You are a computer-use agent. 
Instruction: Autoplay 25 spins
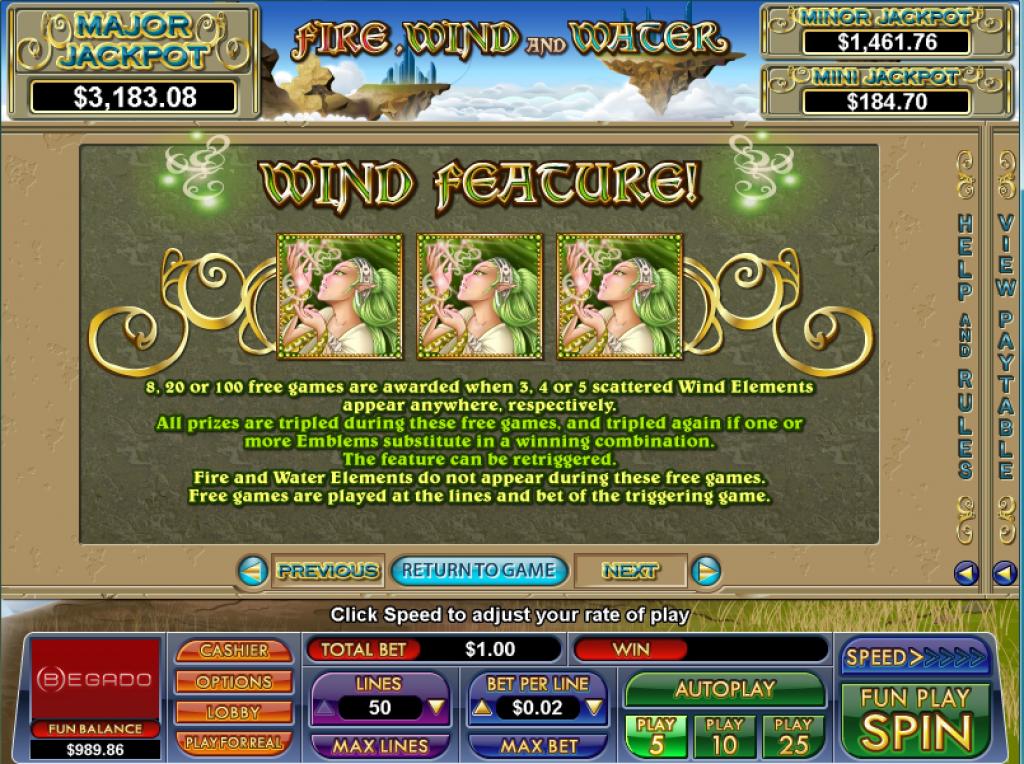point(793,736)
